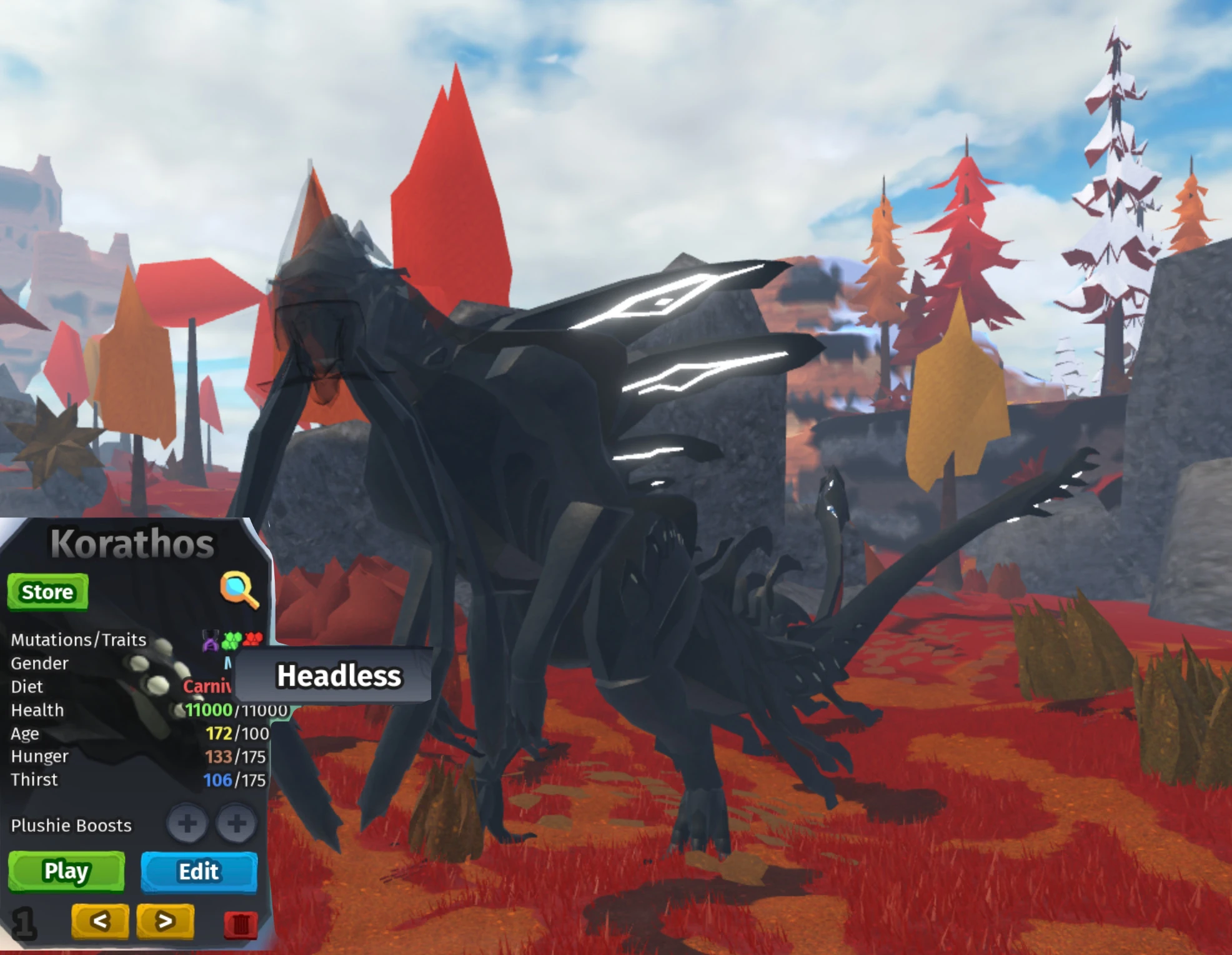
Task: Click the Carnivore diet label
Action: [206, 686]
